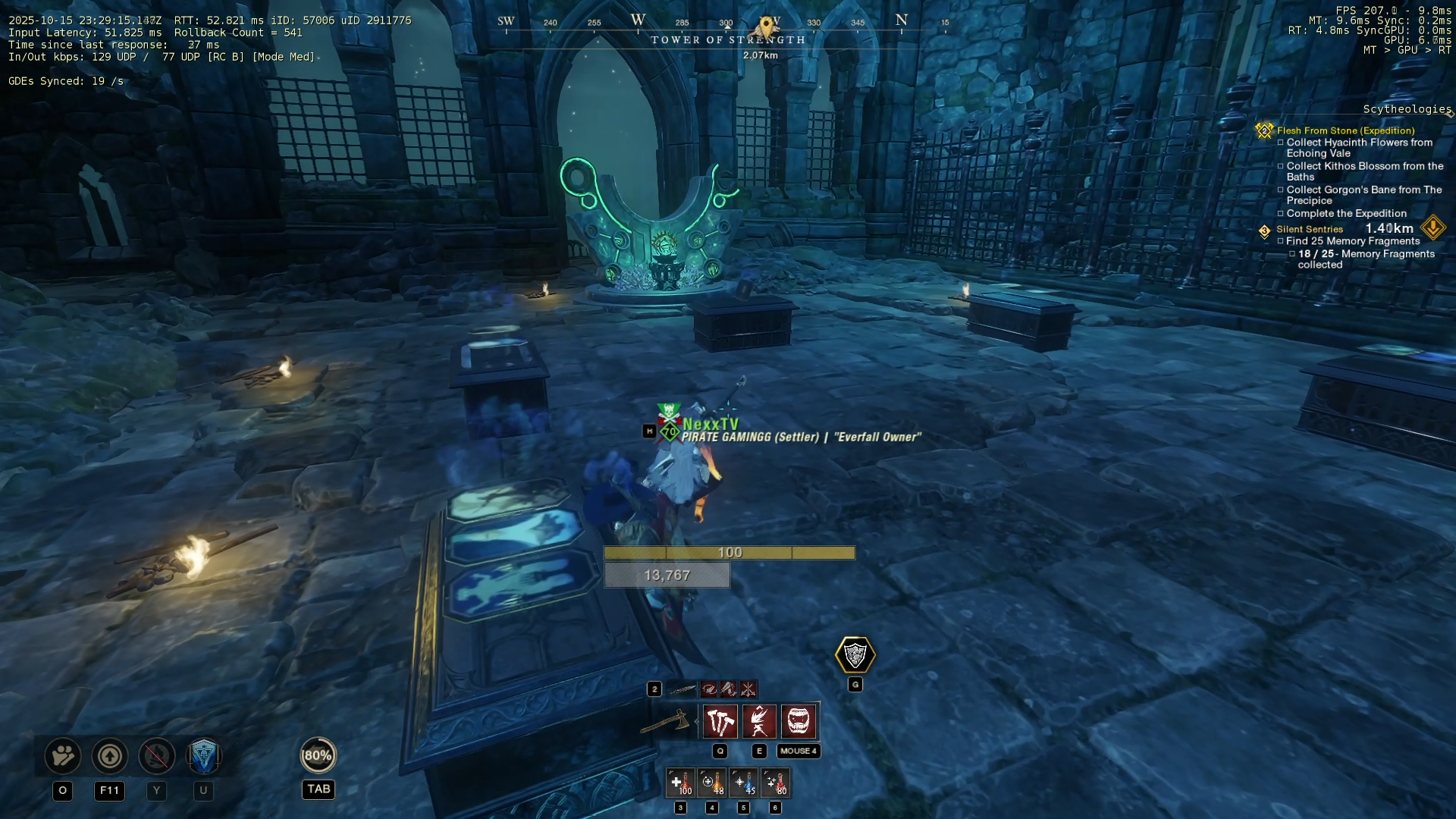This screenshot has height=819, width=1456.
Task: Use the leaping strike ability icon
Action: 759,721
